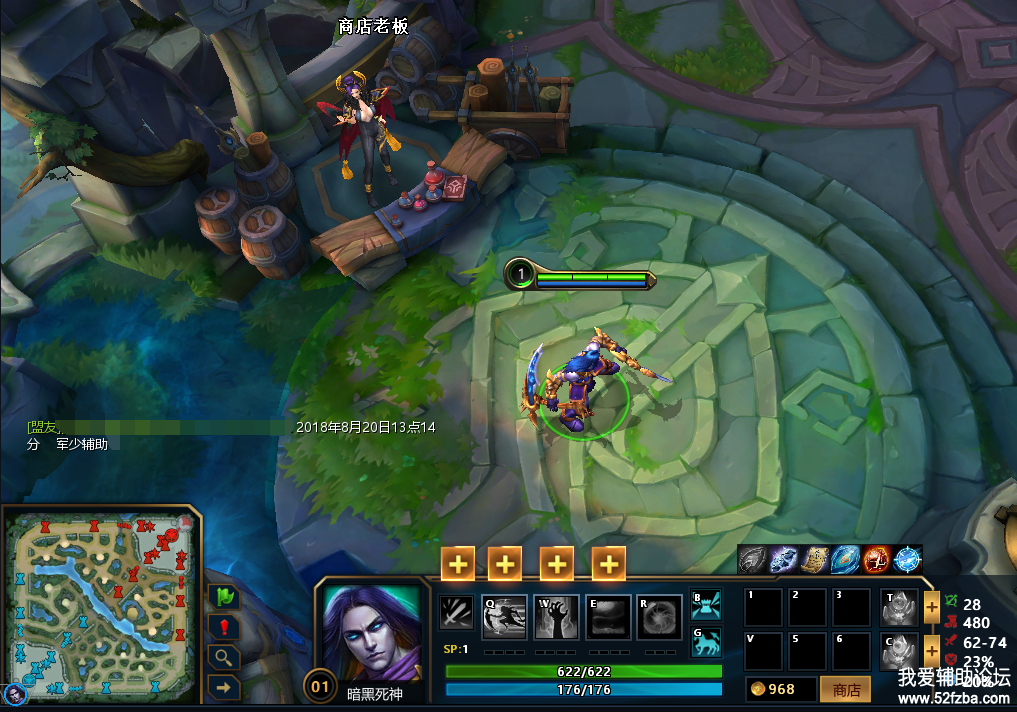Image resolution: width=1017 pixels, height=712 pixels.
Task: Toggle the magnifying glass minimap zoom
Action: point(224,657)
